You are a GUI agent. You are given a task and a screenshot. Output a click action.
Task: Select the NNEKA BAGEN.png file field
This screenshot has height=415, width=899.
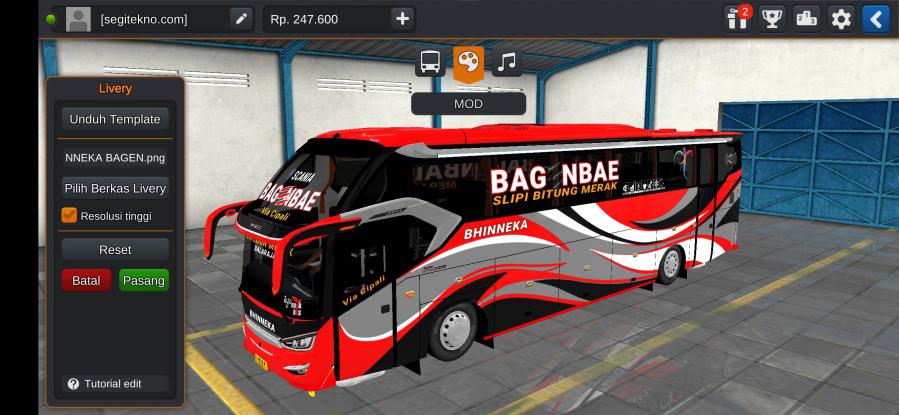pos(114,157)
